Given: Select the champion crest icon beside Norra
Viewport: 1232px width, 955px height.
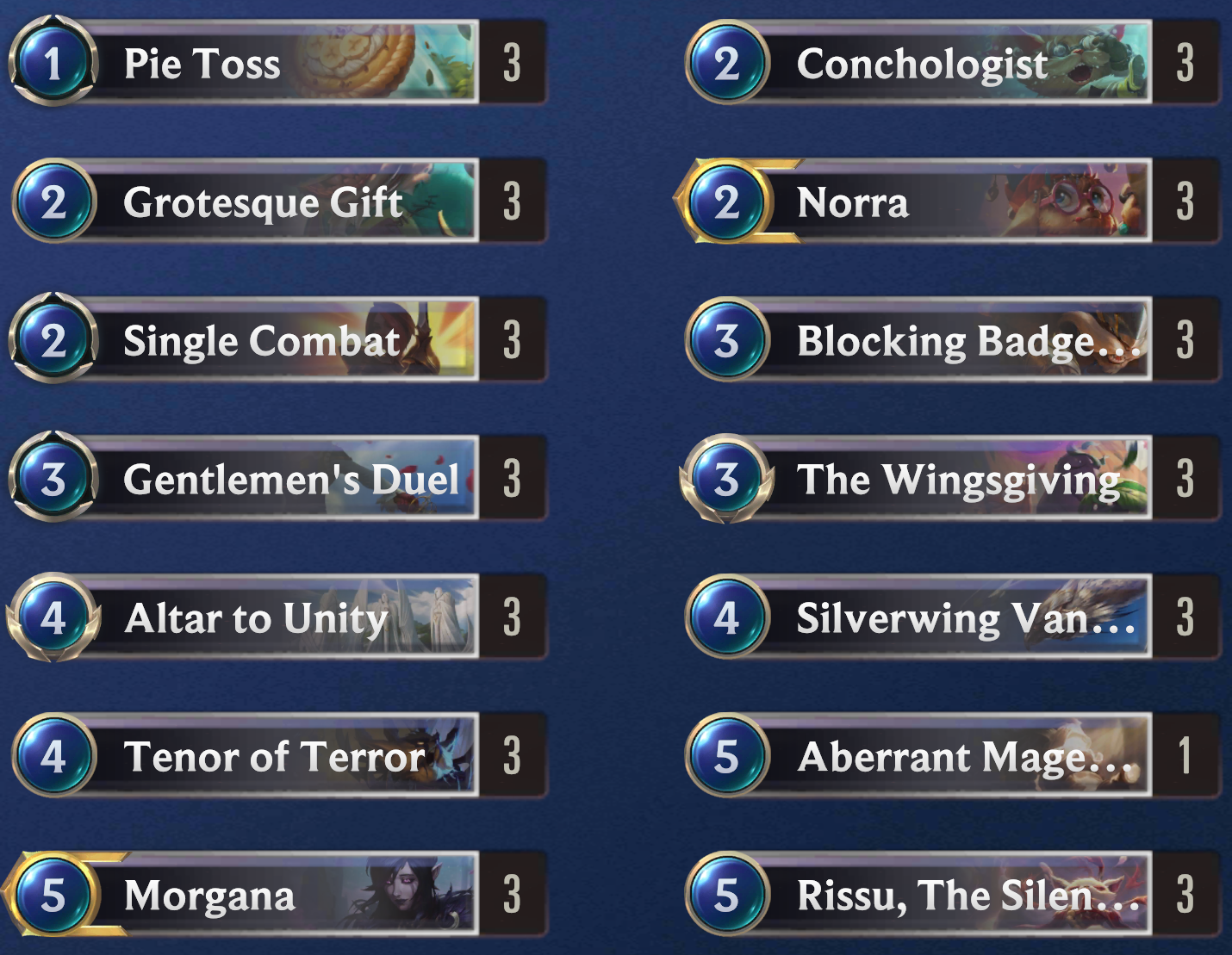Looking at the screenshot, I should (x=728, y=202).
